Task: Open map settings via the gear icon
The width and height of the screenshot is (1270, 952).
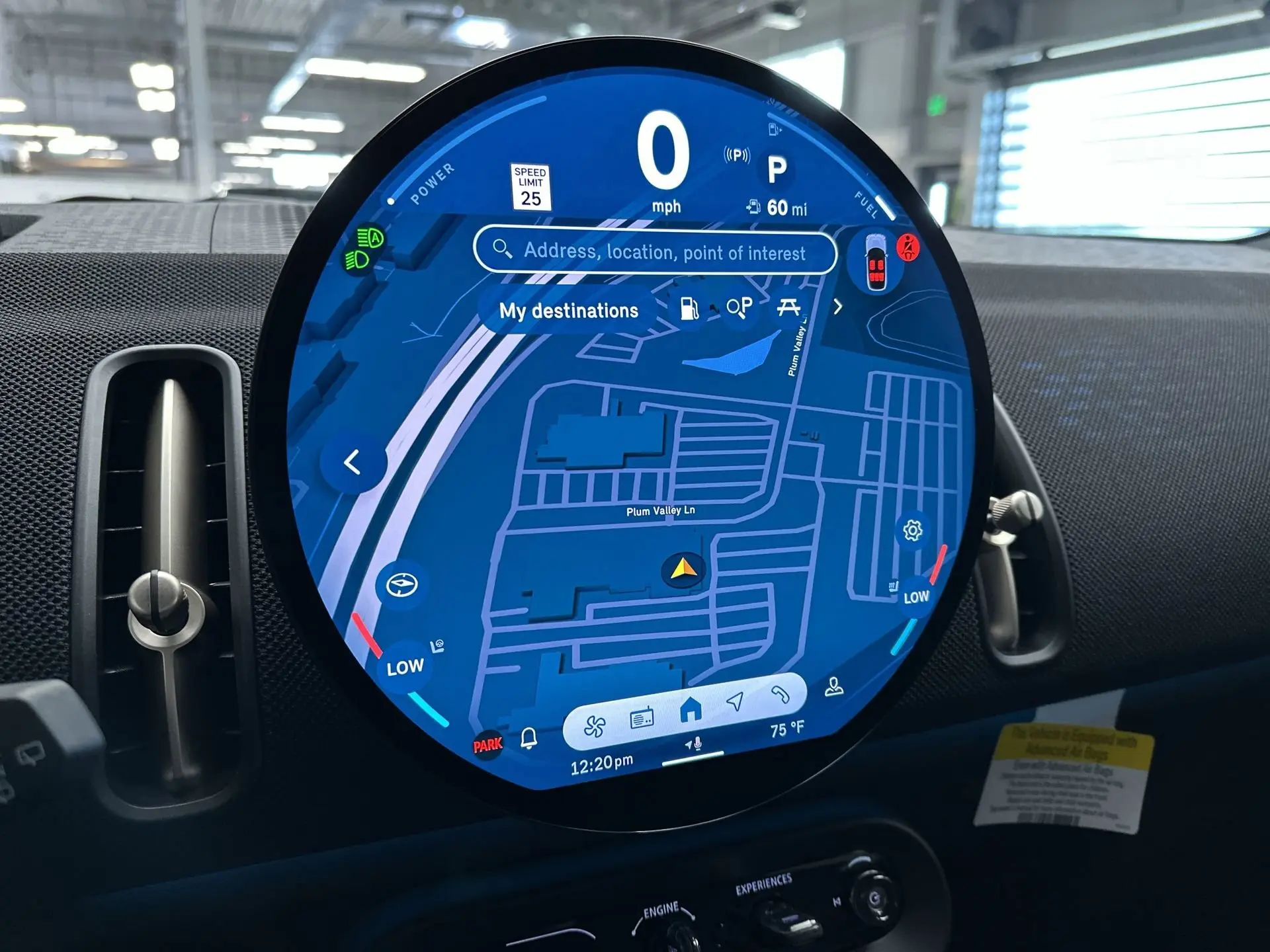Action: point(913,530)
